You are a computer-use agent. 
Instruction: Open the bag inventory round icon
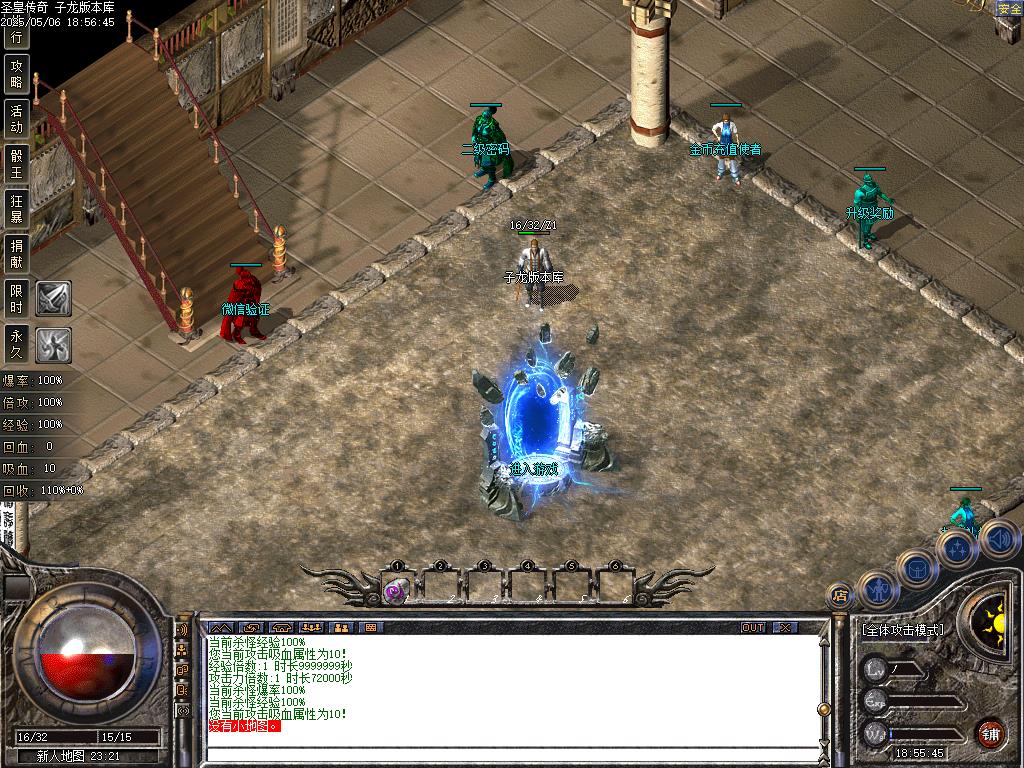[x=917, y=568]
